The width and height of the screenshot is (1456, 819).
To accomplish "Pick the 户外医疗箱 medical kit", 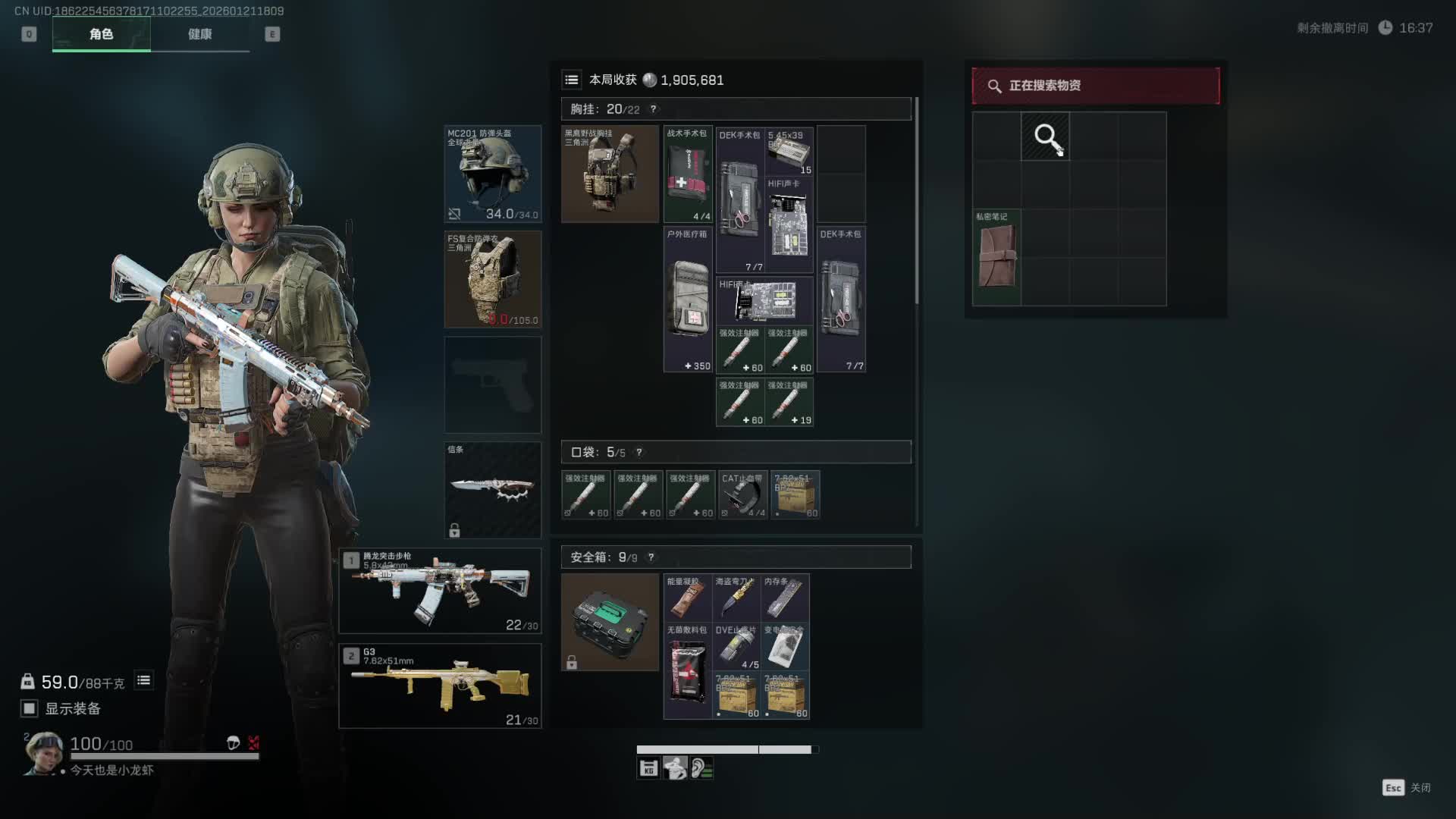I will [688, 300].
